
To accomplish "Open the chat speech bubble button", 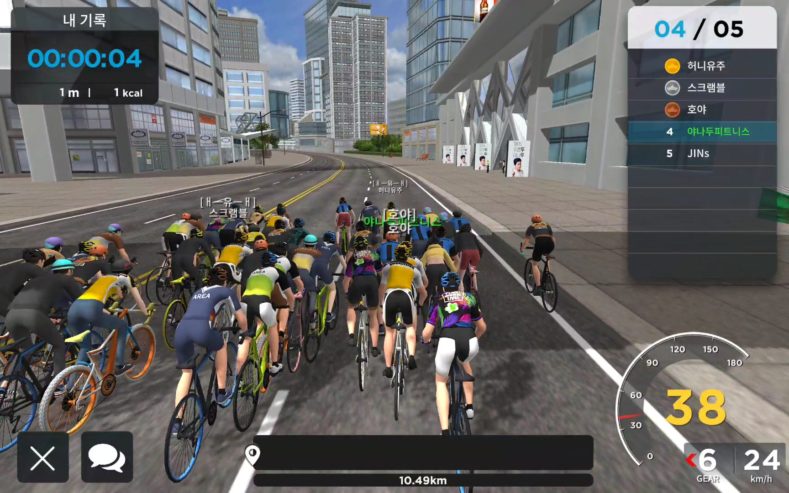I will [107, 458].
